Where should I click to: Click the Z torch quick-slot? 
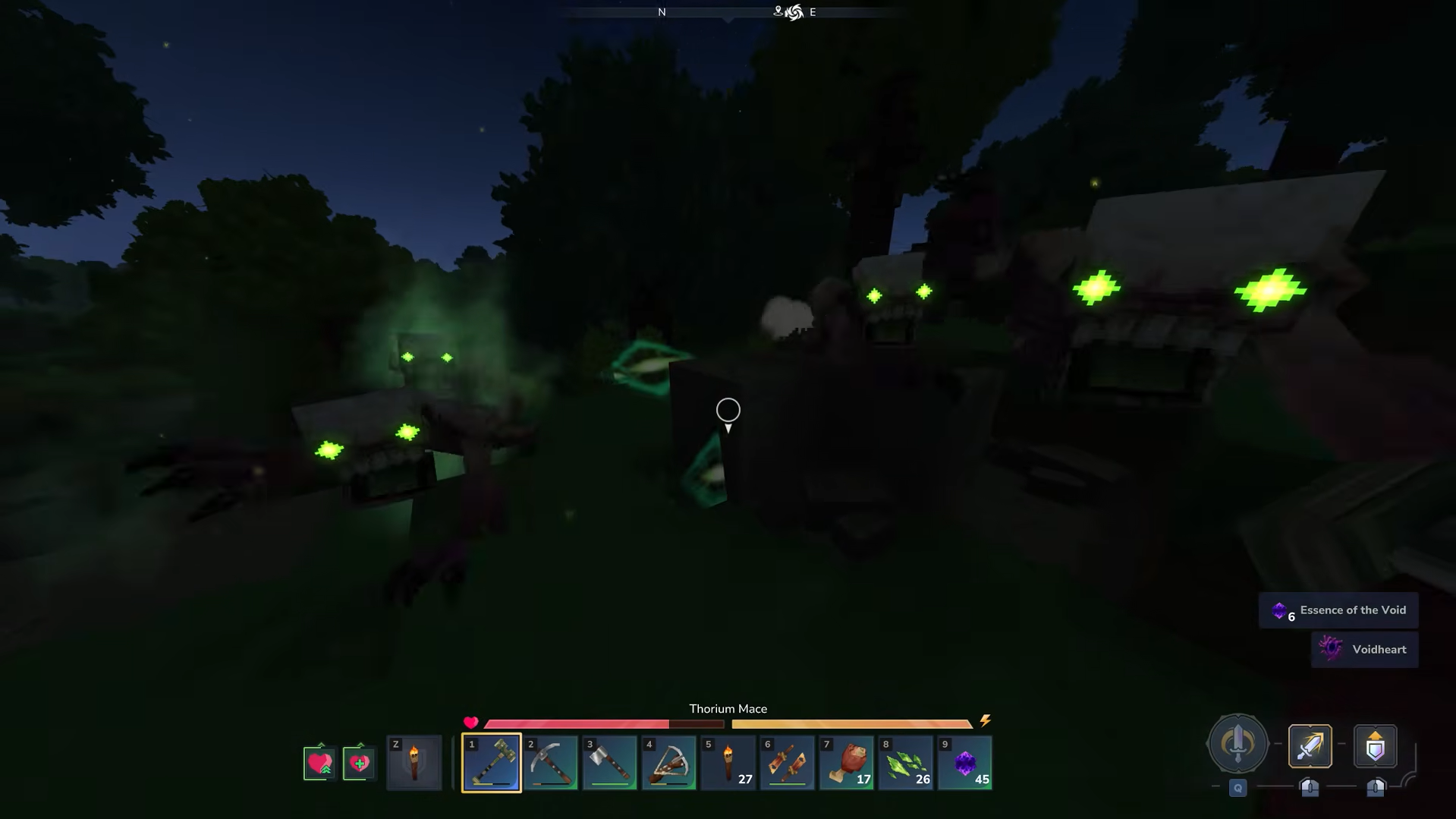414,762
